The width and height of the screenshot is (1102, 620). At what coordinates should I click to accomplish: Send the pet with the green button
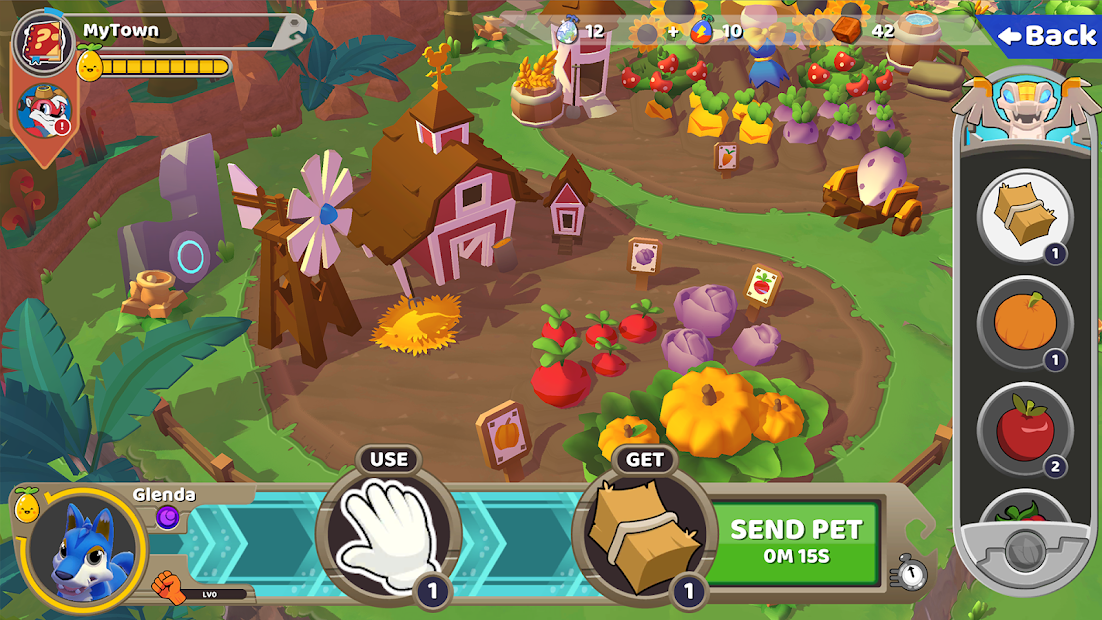pyautogui.click(x=796, y=541)
